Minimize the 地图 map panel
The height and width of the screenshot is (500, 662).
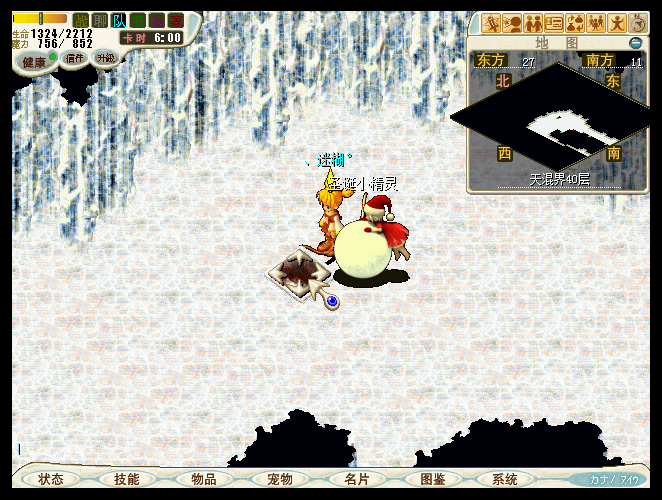tap(635, 43)
